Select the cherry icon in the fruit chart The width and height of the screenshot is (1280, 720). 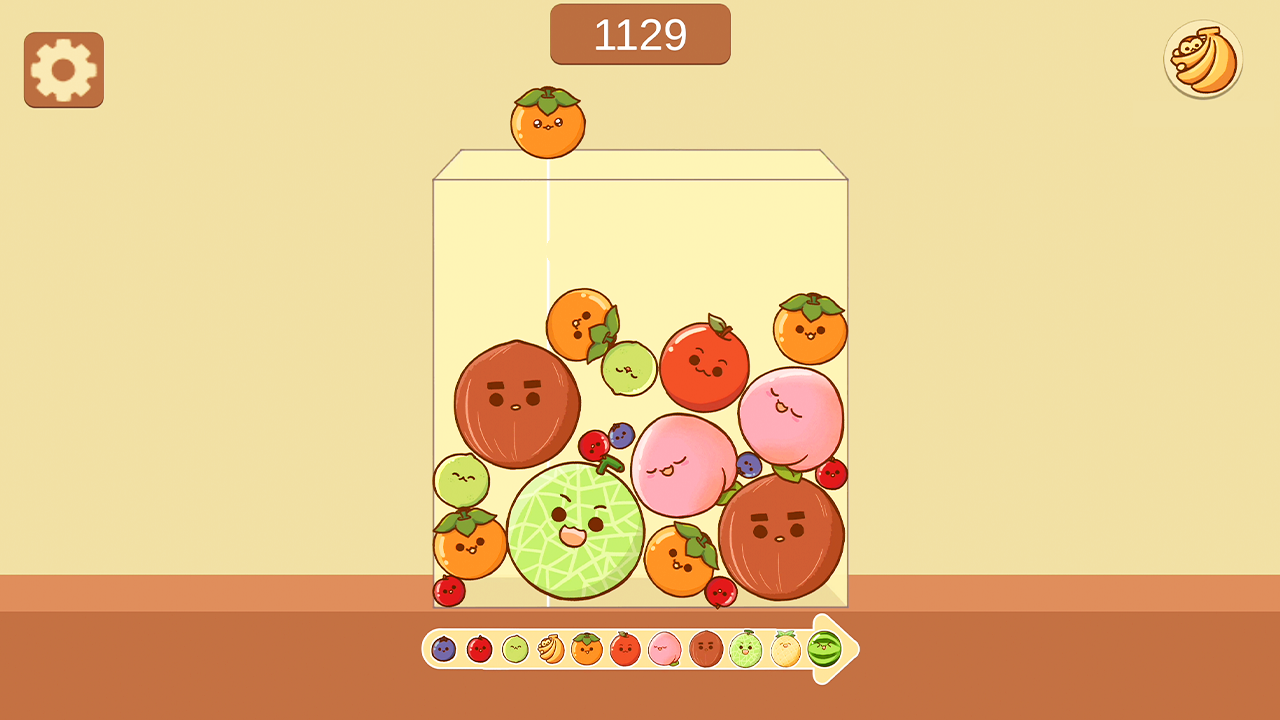477,650
